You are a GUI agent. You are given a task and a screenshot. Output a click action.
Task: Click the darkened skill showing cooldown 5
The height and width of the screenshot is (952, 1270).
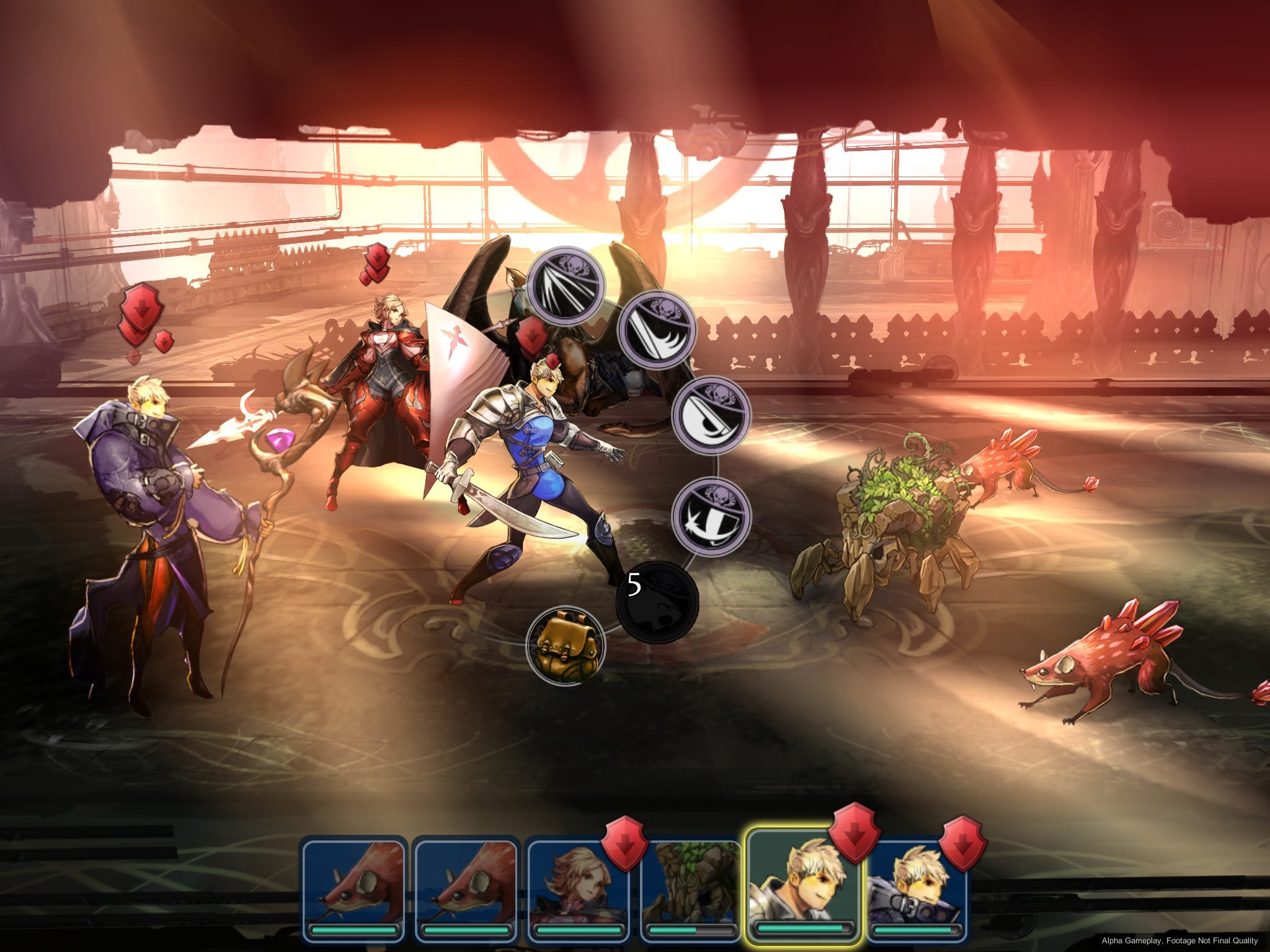(x=657, y=602)
